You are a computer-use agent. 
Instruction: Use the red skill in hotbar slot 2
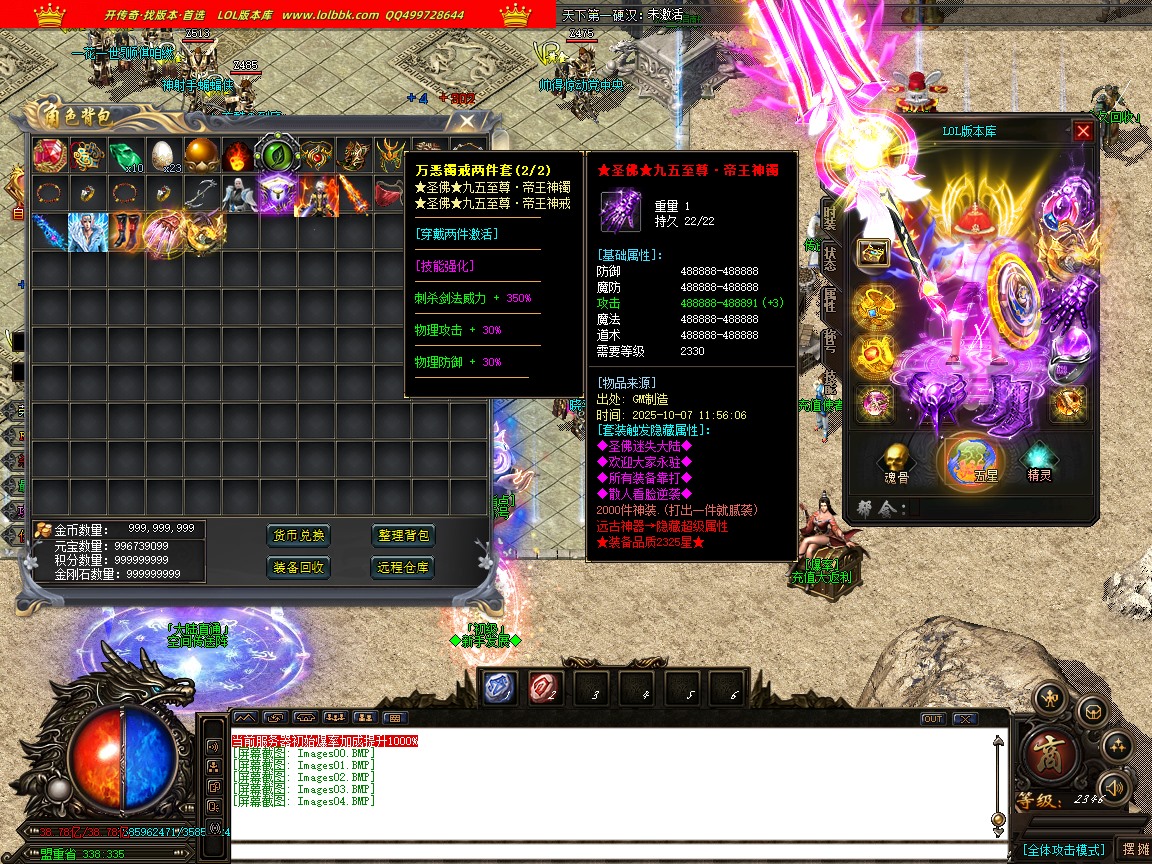pyautogui.click(x=545, y=687)
